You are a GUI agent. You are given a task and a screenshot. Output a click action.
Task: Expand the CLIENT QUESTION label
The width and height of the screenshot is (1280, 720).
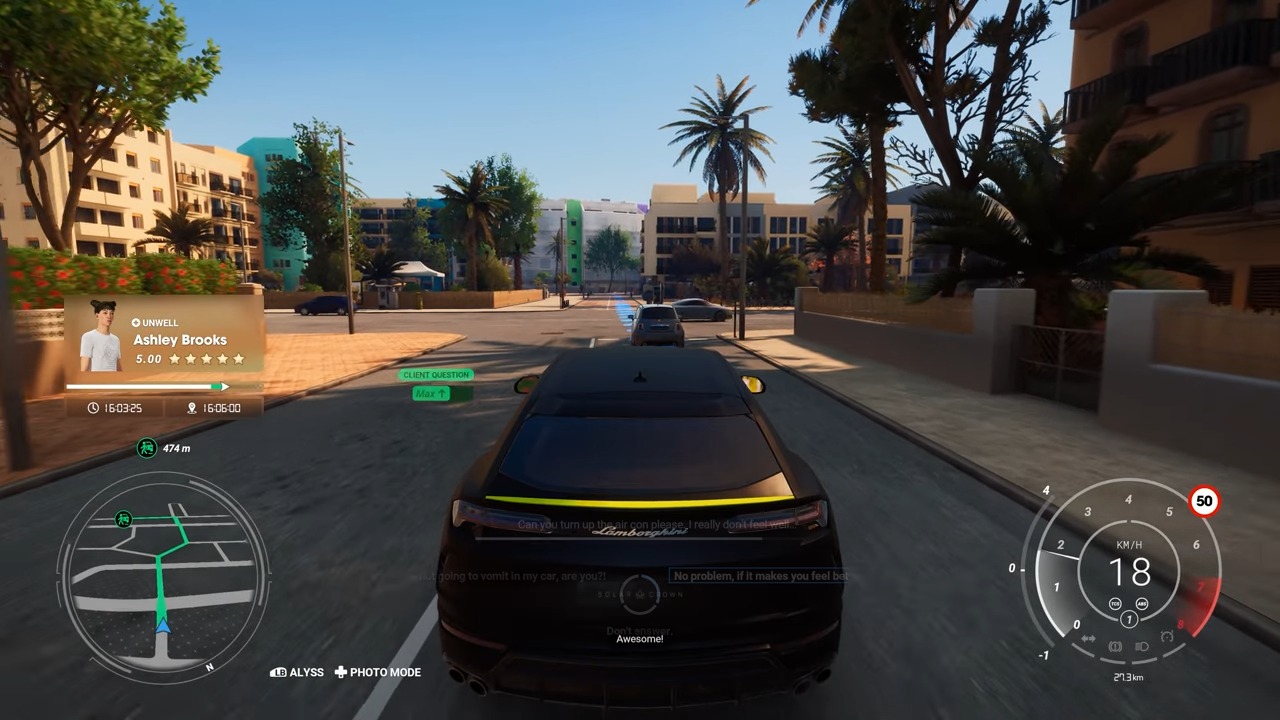click(436, 374)
